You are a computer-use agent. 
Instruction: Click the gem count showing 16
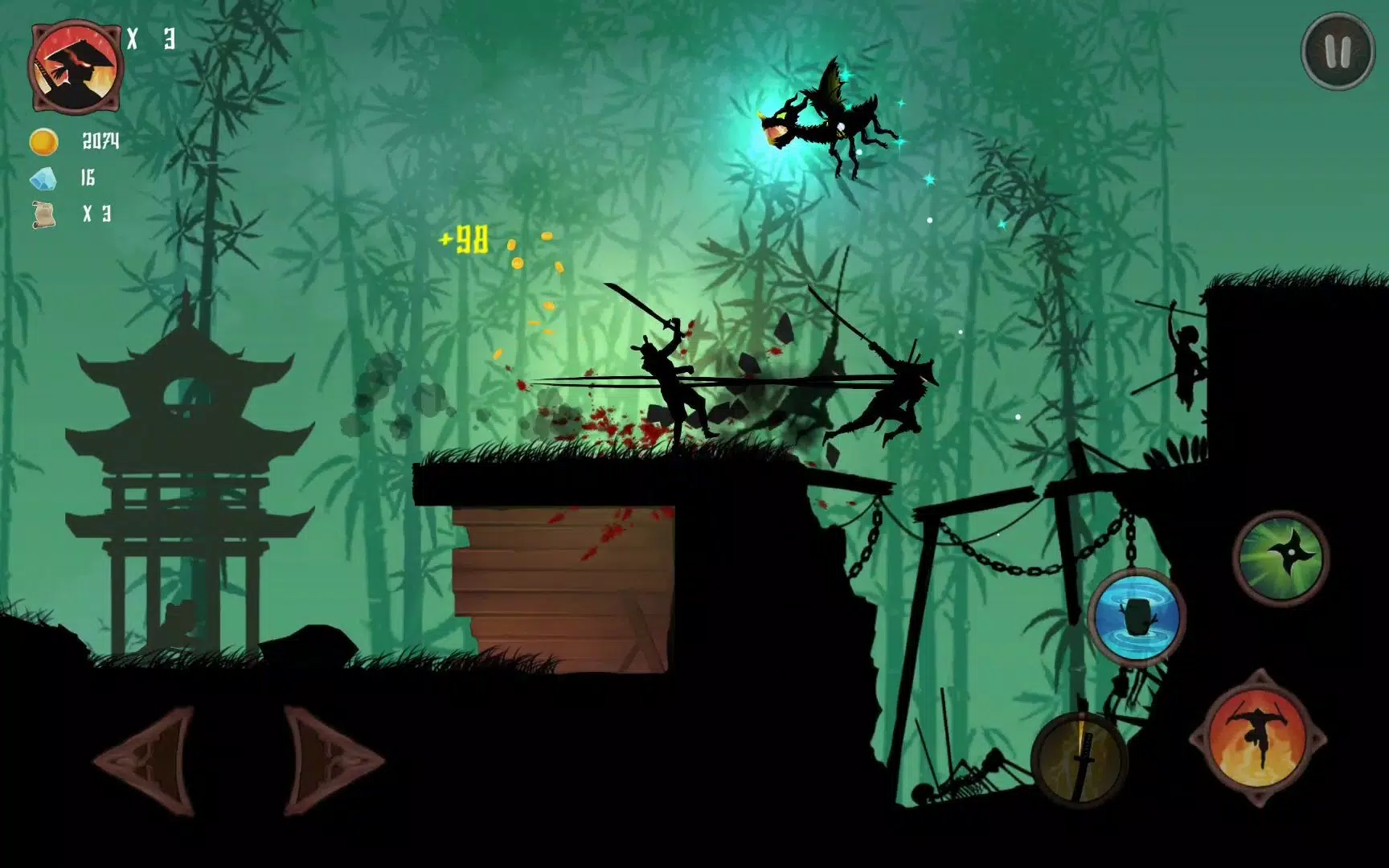click(x=89, y=178)
